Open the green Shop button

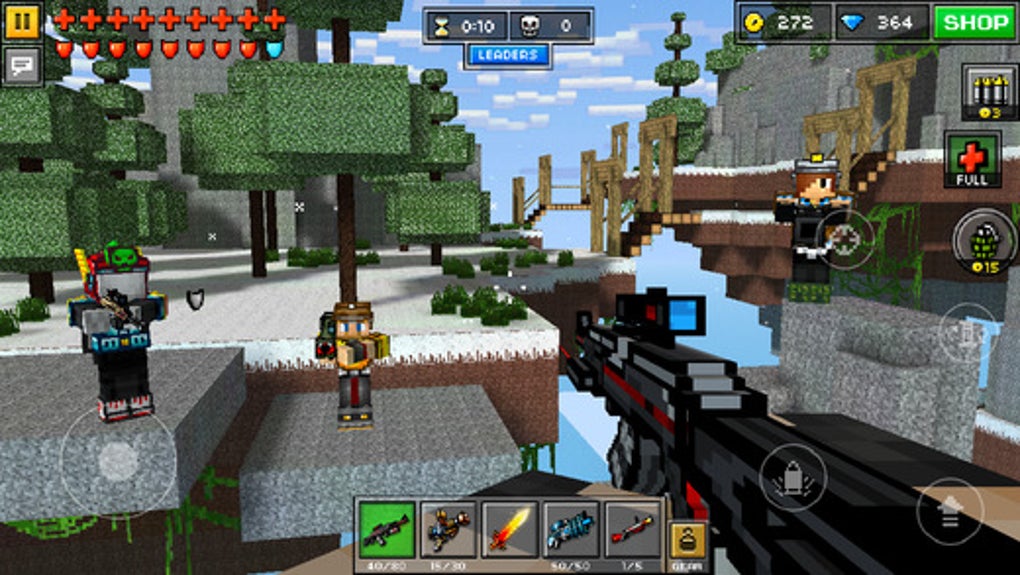coord(974,22)
